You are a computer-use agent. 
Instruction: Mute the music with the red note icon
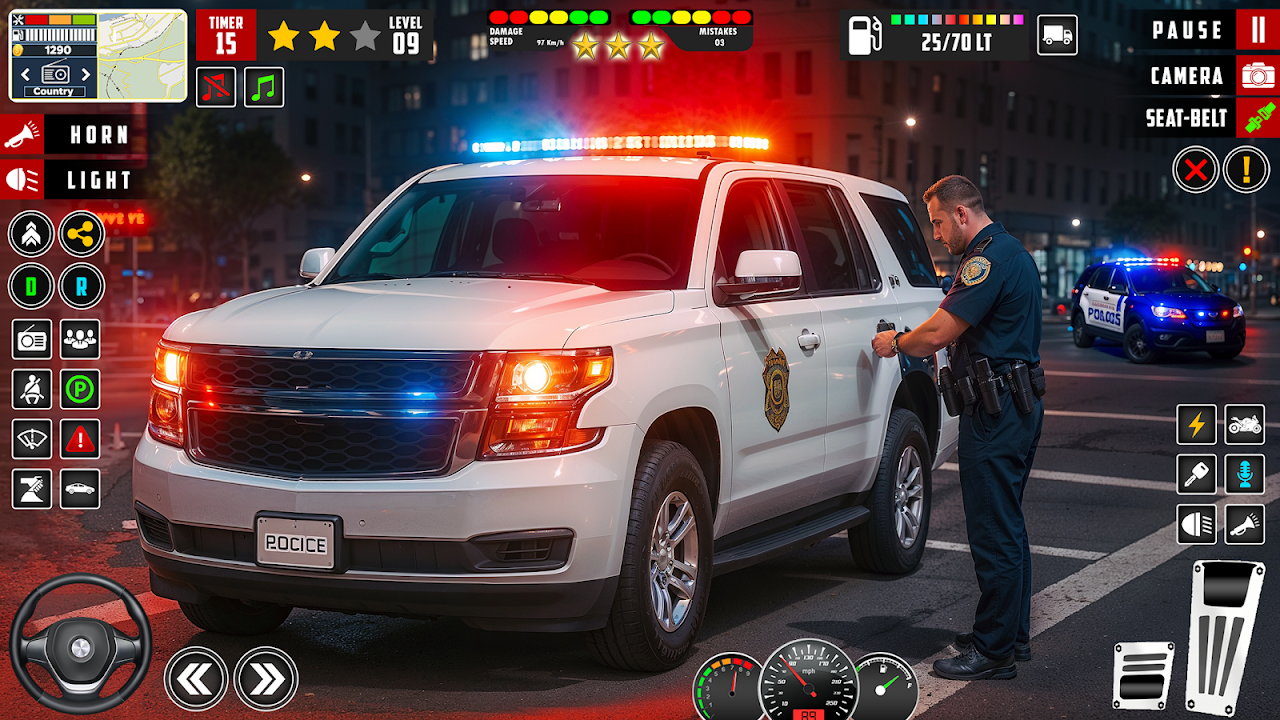point(216,87)
